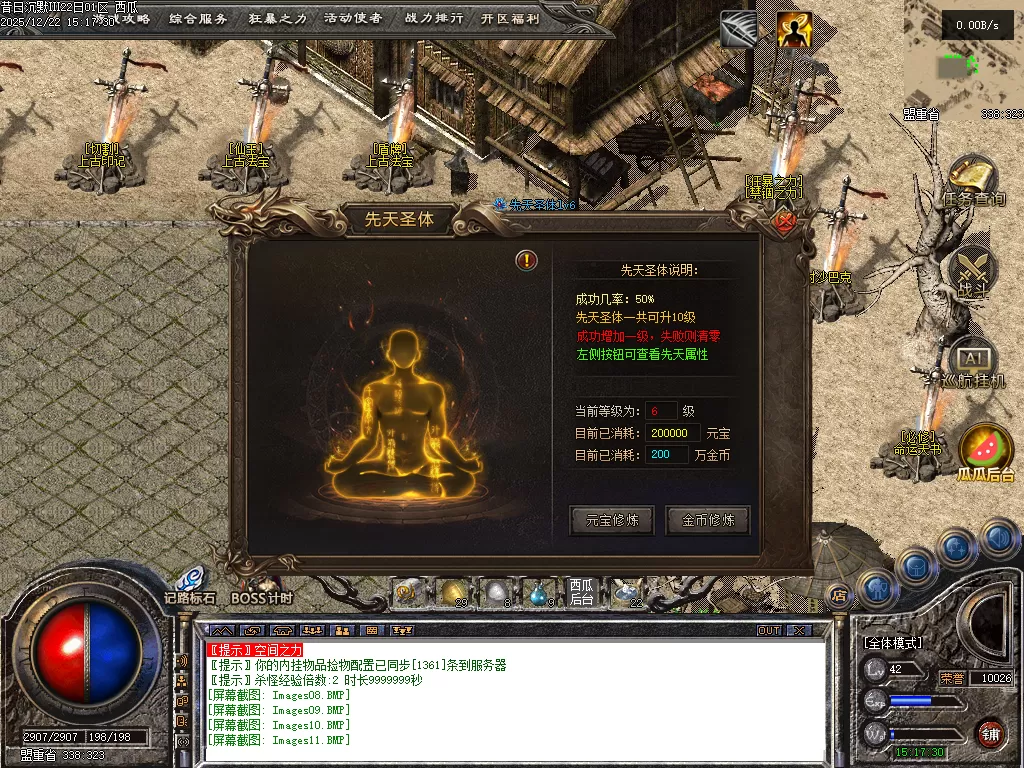Screen dimensions: 1024x768
Task: Show the 战力排行 ranking
Action: (x=432, y=18)
